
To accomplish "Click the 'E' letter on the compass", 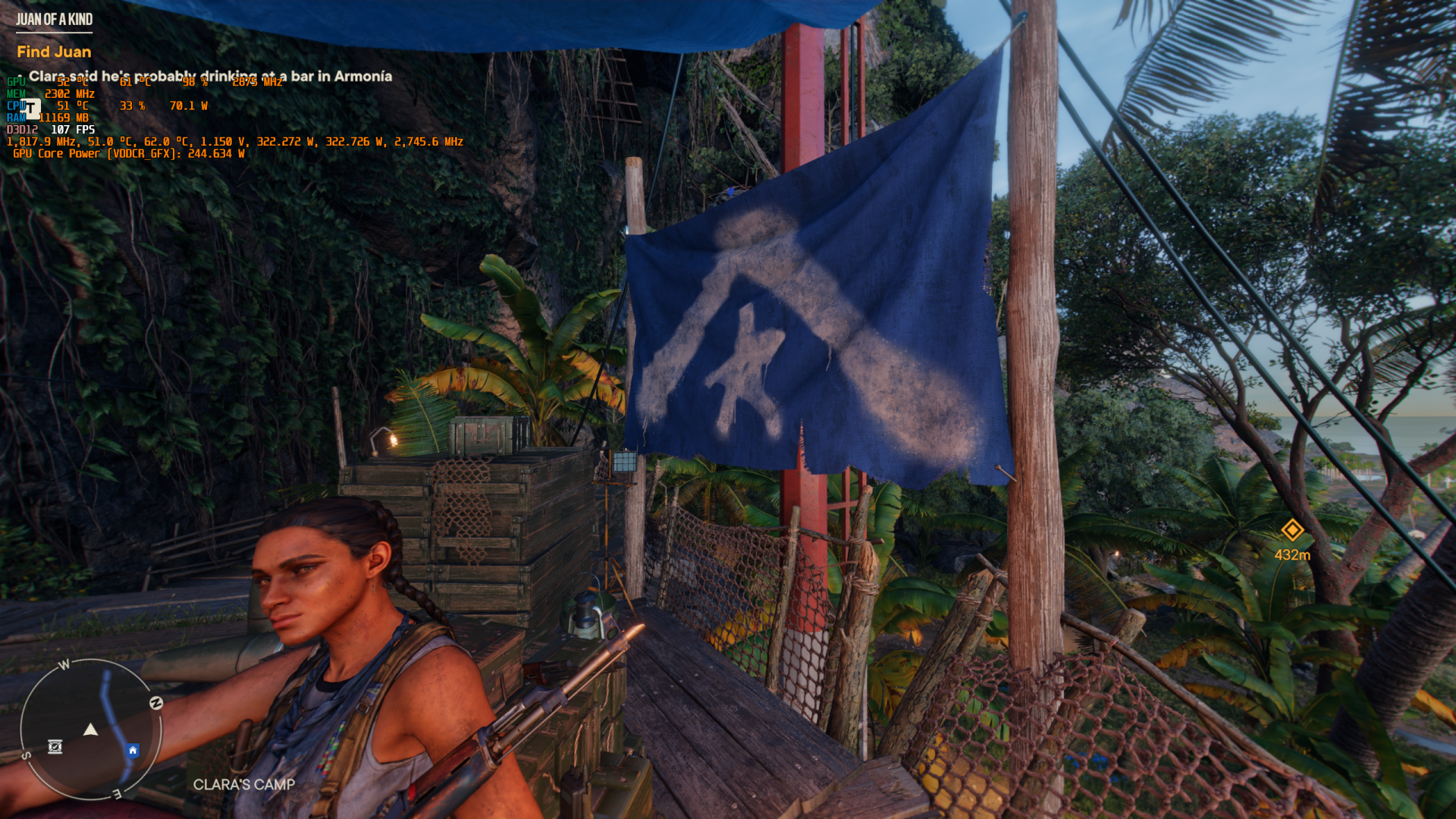I will [x=117, y=795].
